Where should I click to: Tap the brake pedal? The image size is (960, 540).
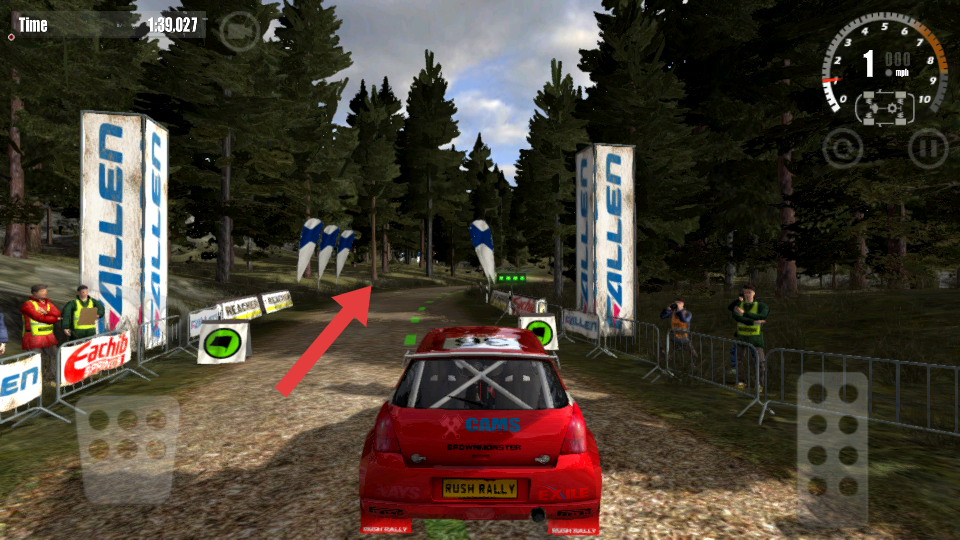(127, 449)
